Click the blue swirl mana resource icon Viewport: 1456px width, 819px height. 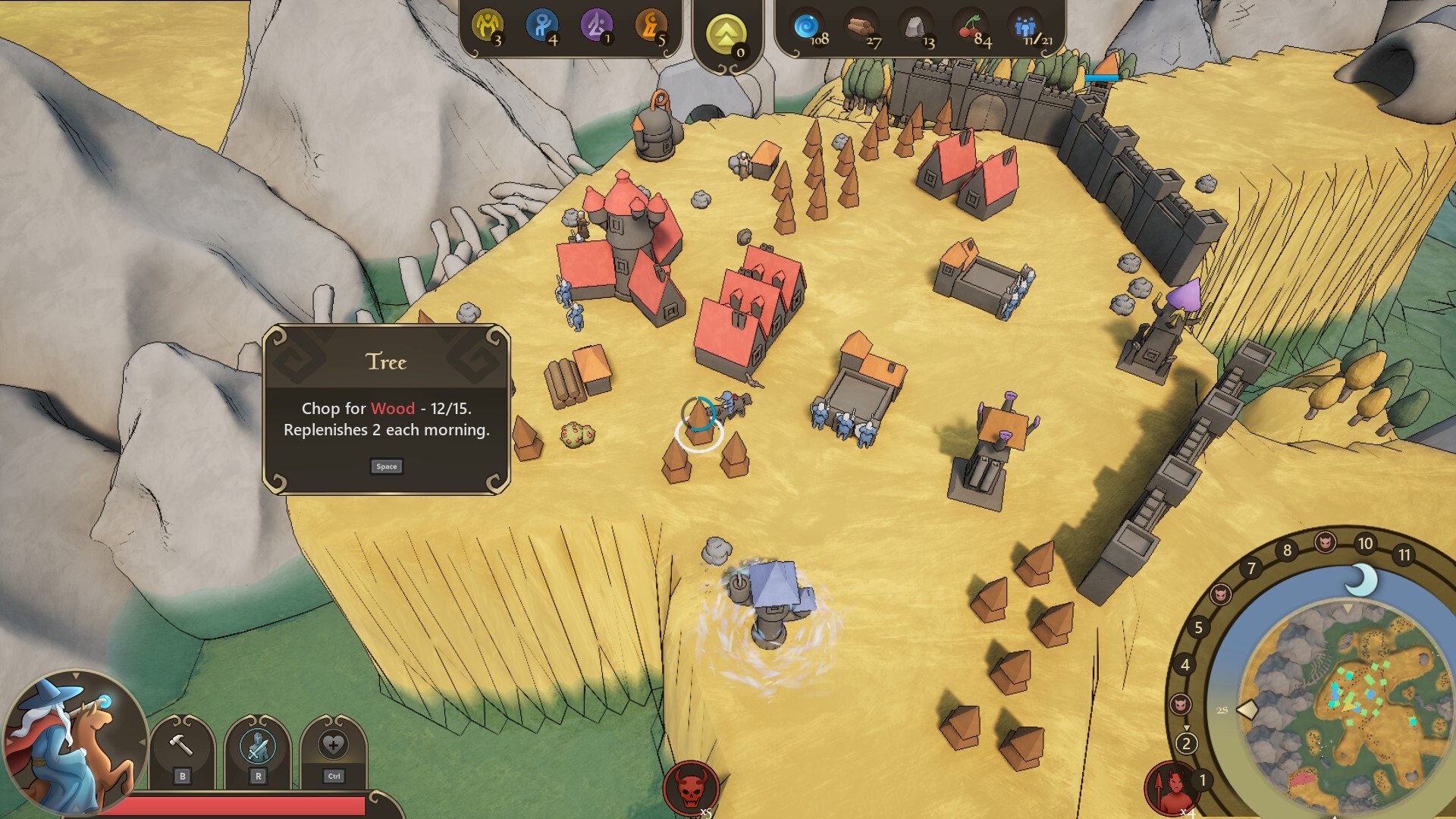click(805, 27)
